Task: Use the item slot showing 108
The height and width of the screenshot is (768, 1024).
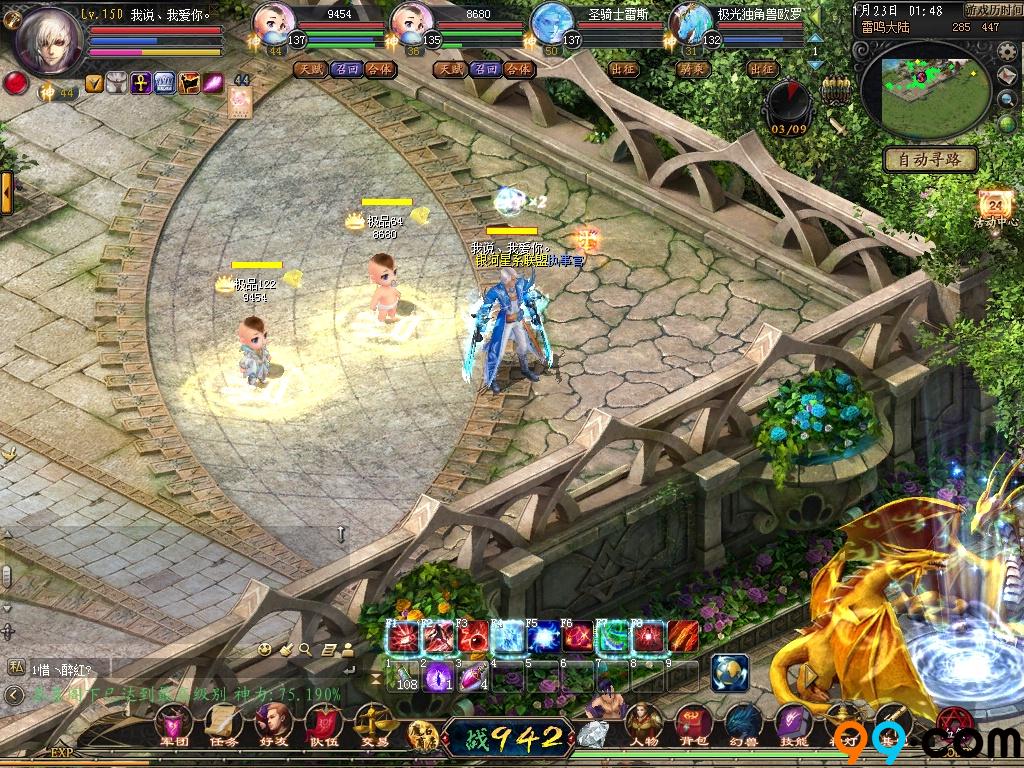Action: click(x=404, y=677)
